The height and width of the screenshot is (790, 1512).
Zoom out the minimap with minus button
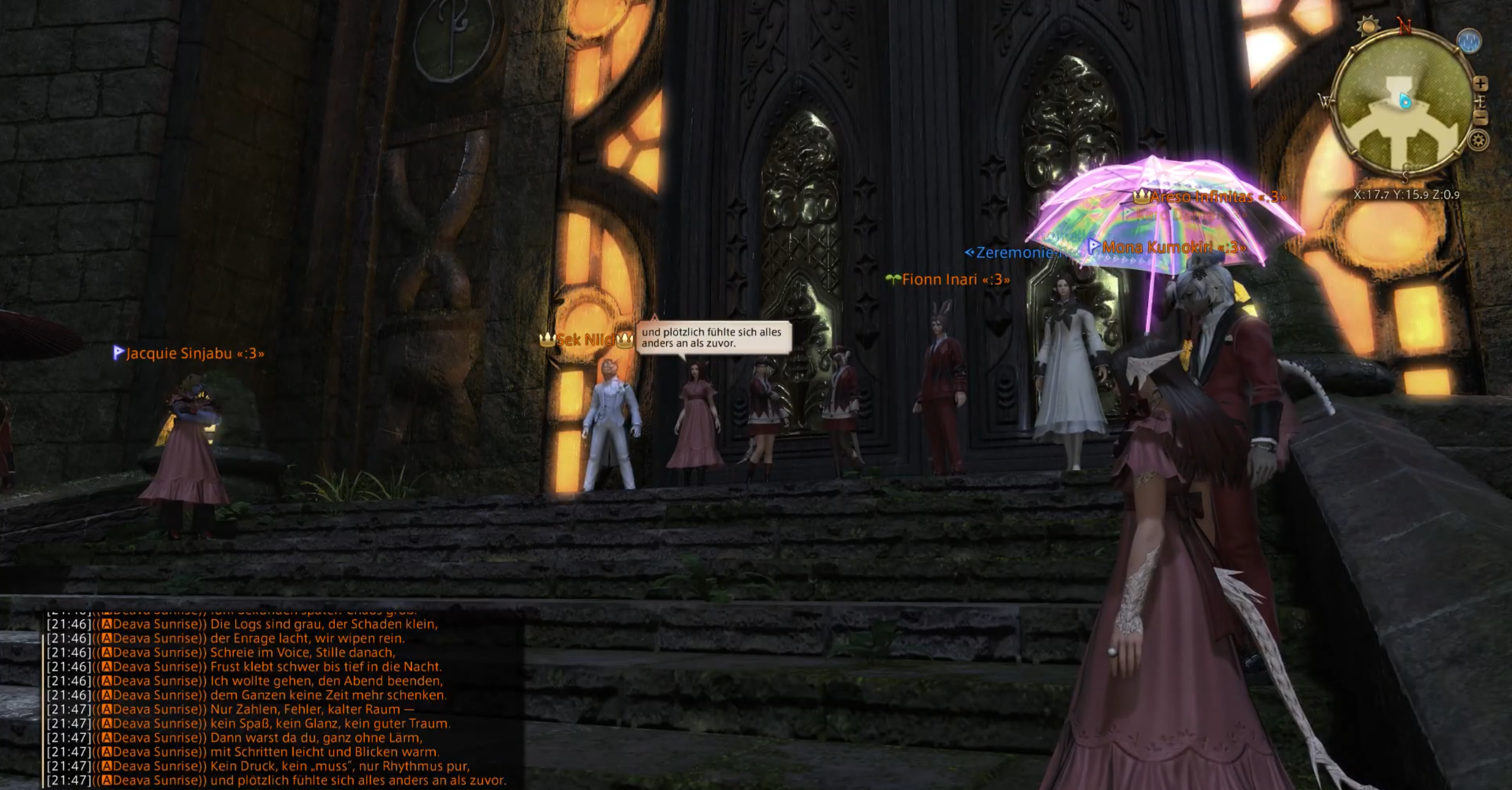click(1481, 118)
